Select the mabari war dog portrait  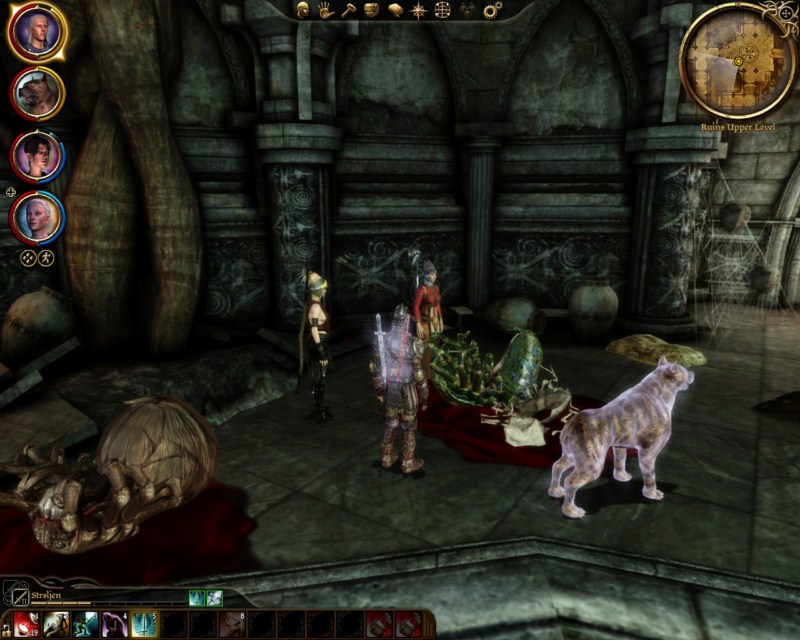pyautogui.click(x=37, y=93)
